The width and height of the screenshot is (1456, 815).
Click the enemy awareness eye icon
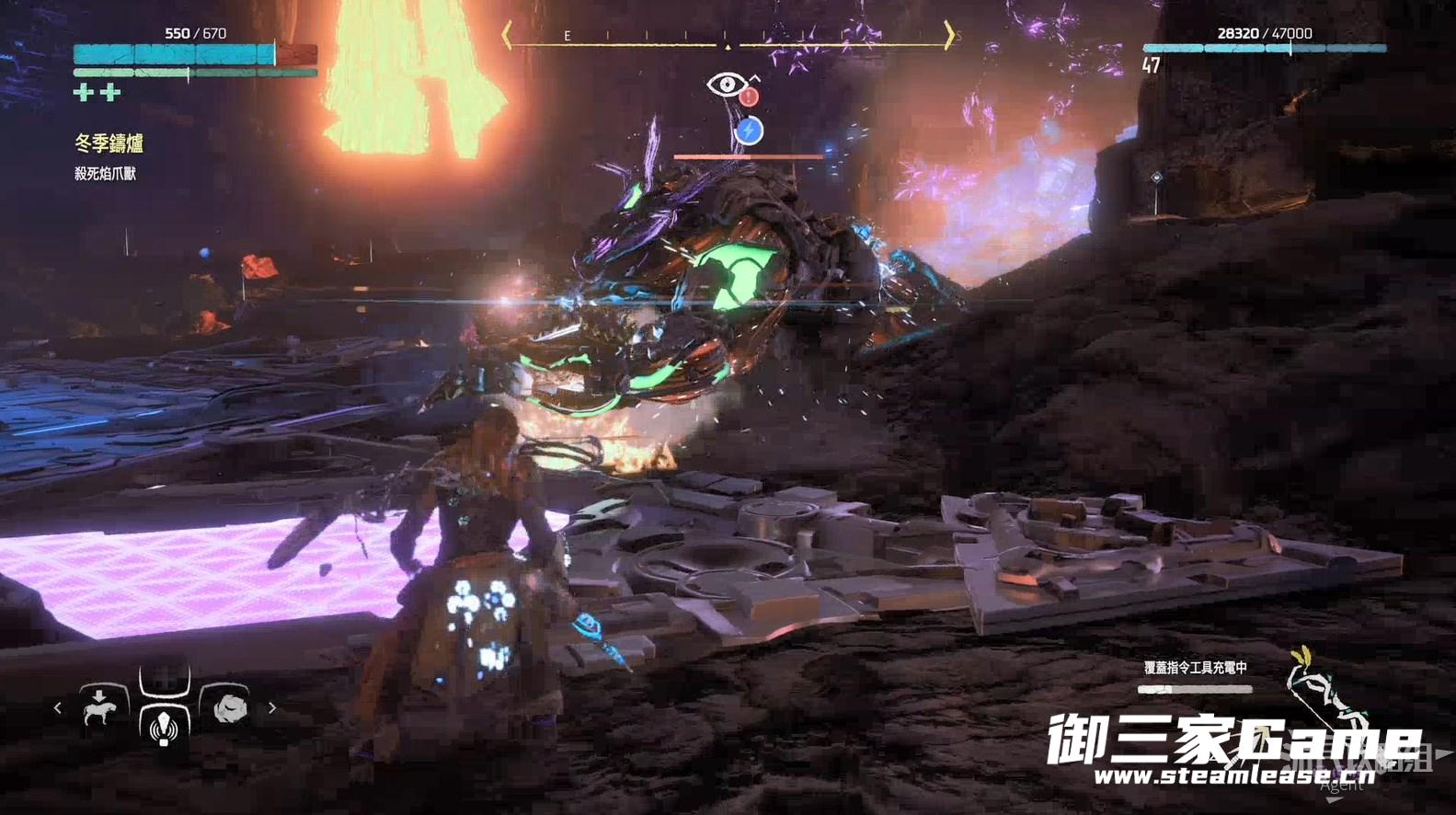coord(727,85)
